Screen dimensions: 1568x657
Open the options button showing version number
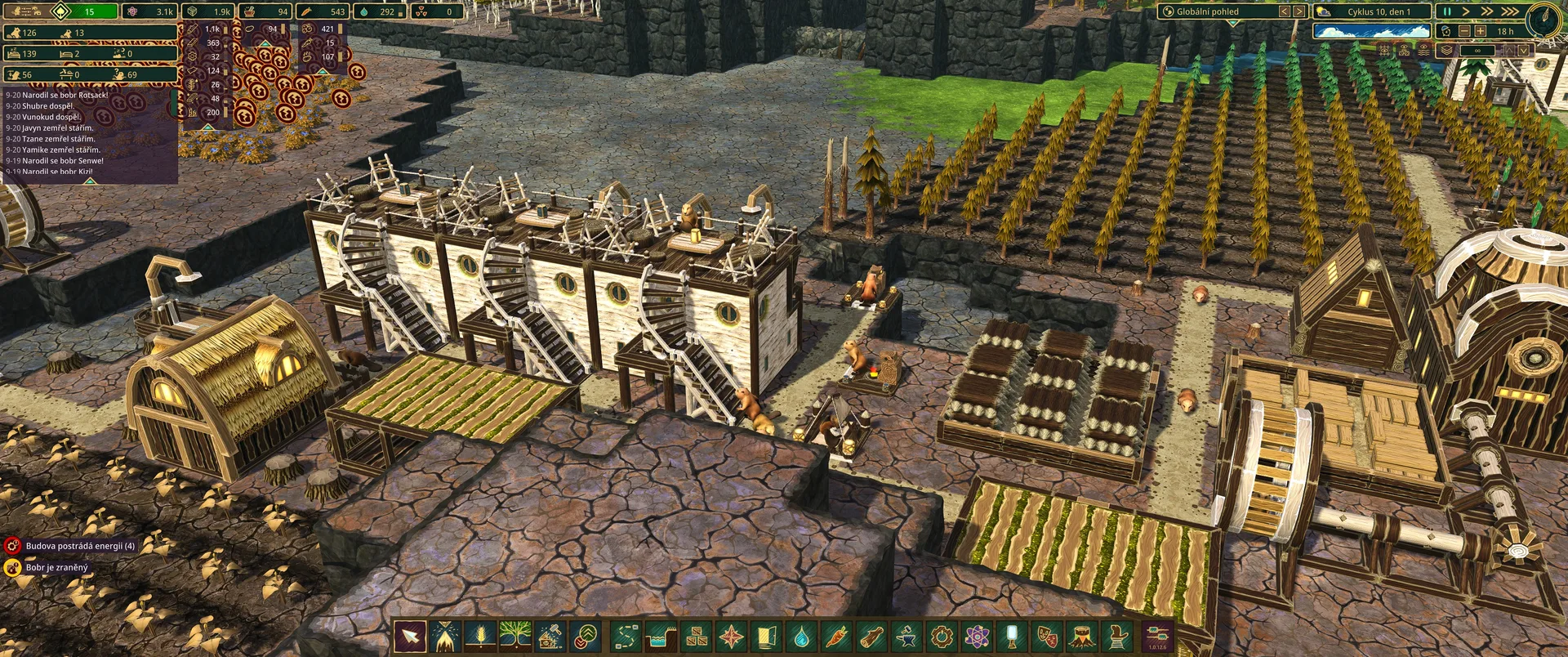1157,636
